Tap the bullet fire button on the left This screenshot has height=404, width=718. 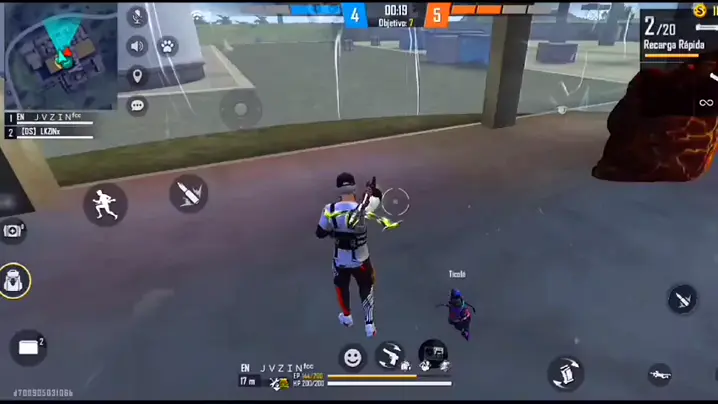pyautogui.click(x=188, y=192)
